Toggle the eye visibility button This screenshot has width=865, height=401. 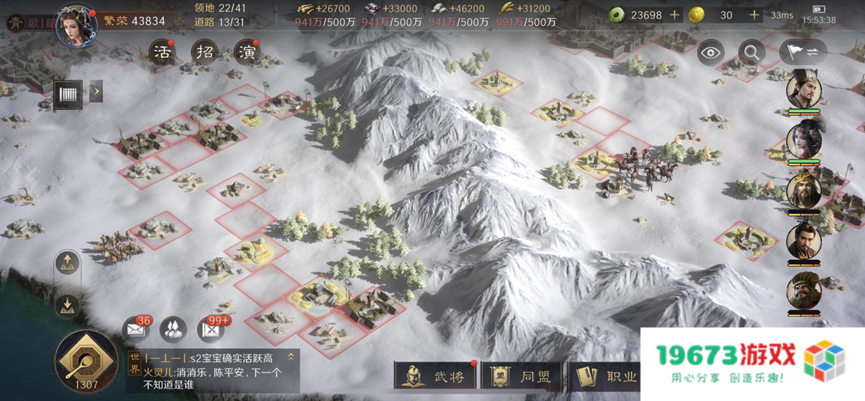(x=710, y=53)
